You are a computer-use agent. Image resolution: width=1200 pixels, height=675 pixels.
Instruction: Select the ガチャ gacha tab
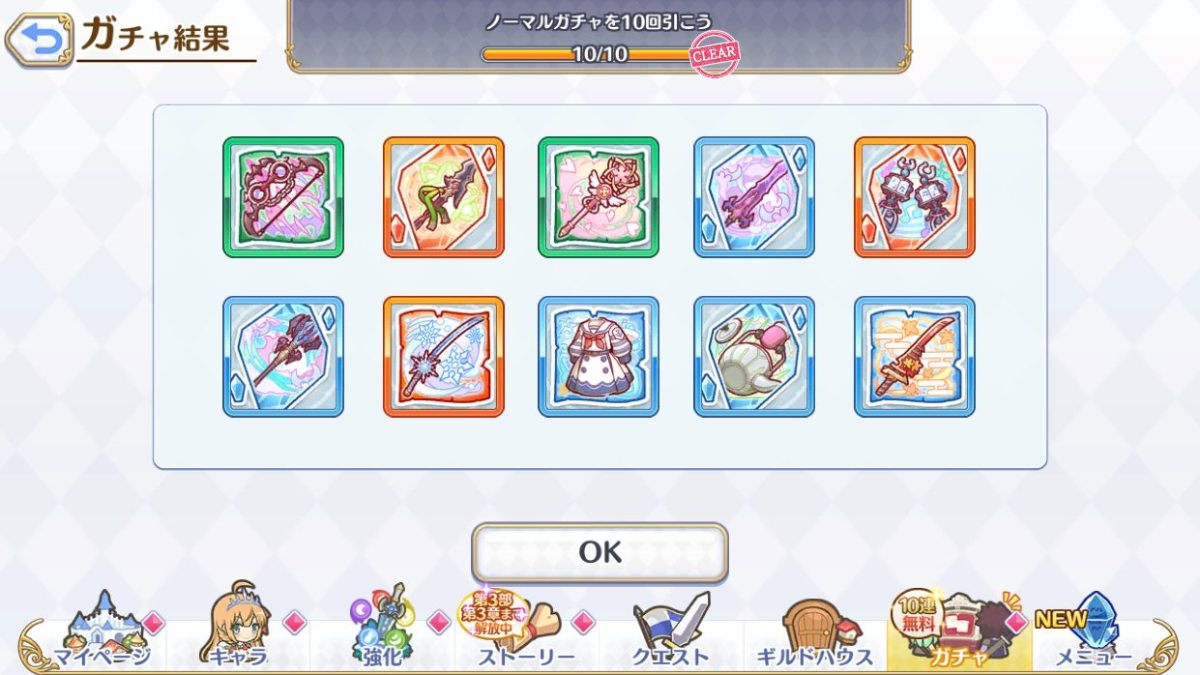click(x=957, y=632)
